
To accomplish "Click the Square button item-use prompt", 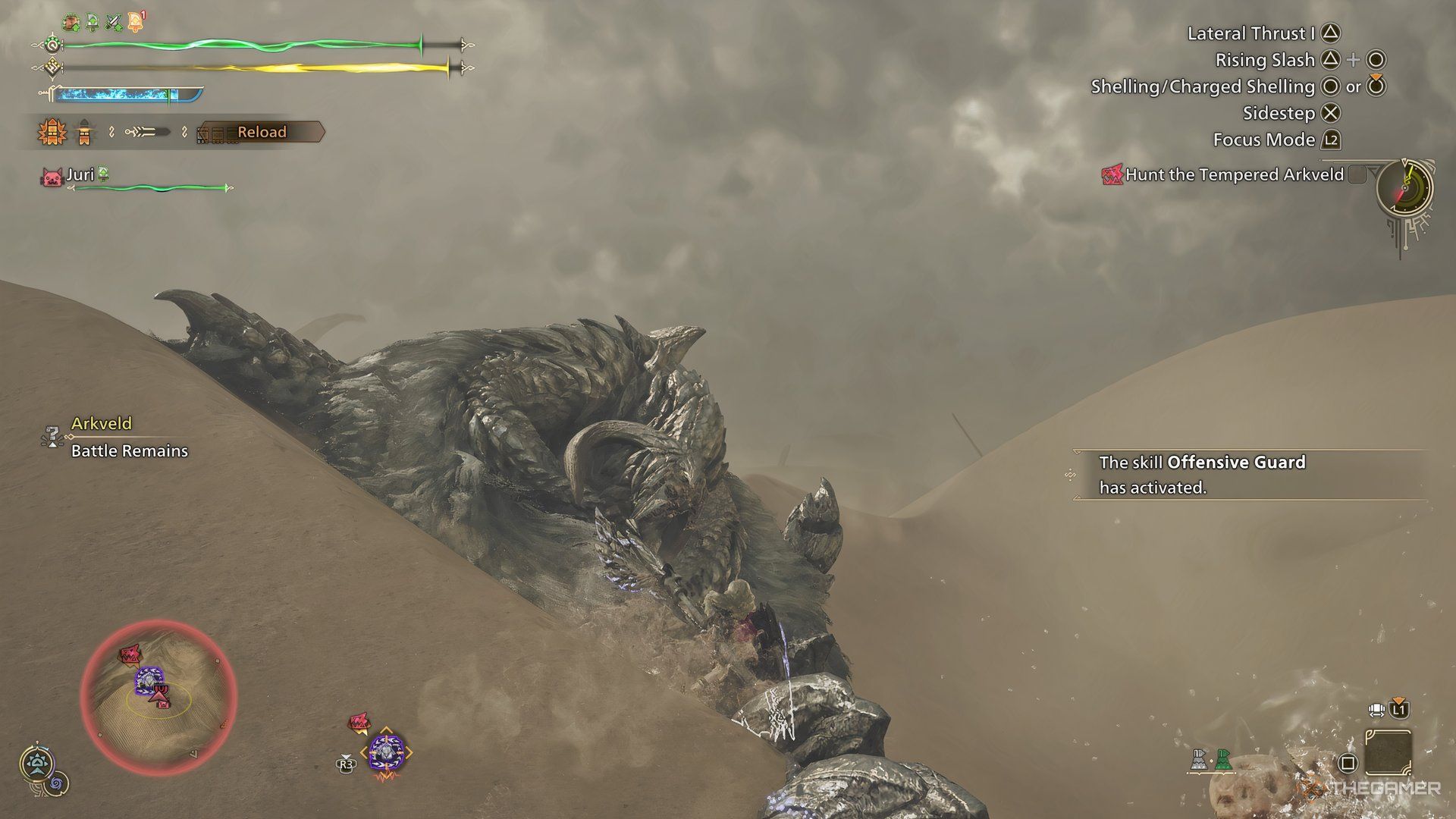I will (x=1349, y=761).
